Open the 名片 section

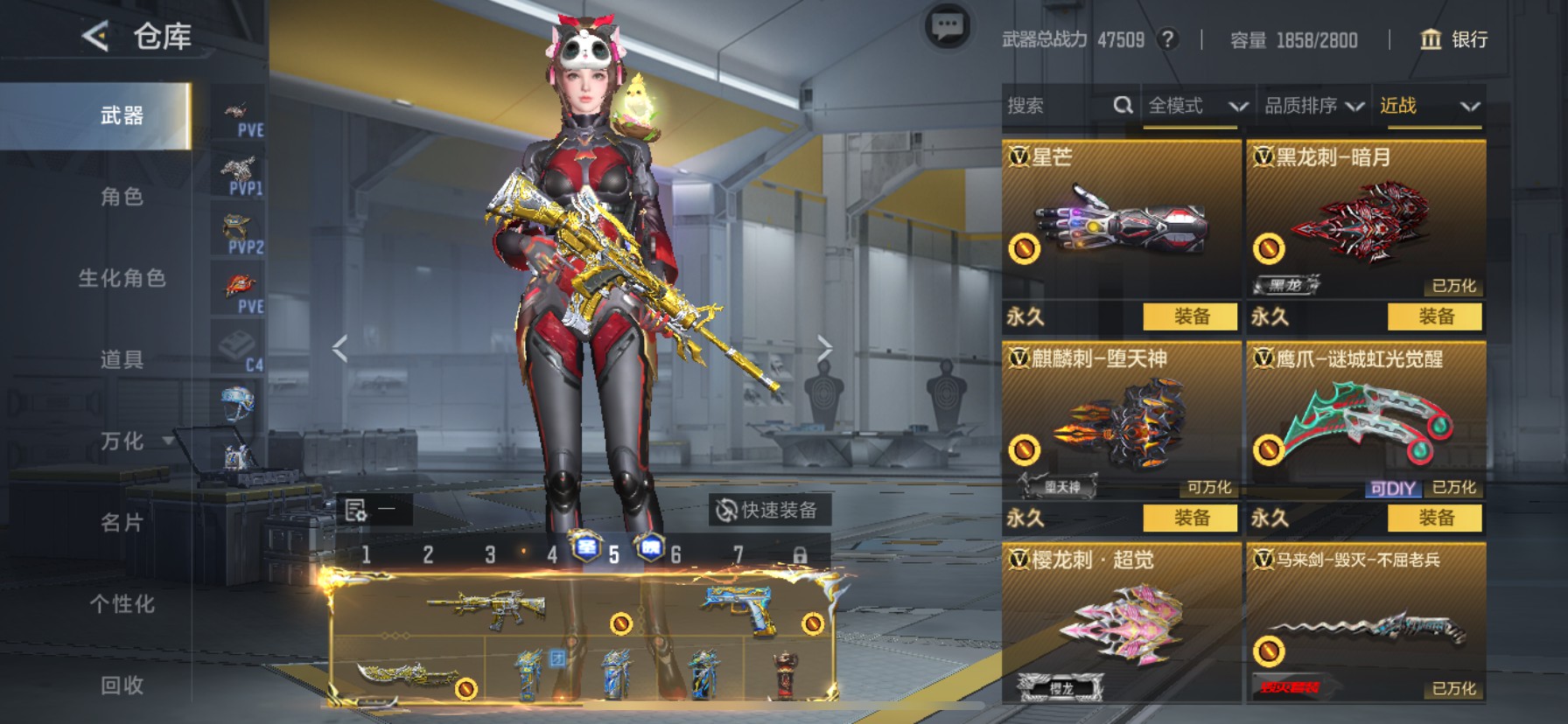coord(122,523)
